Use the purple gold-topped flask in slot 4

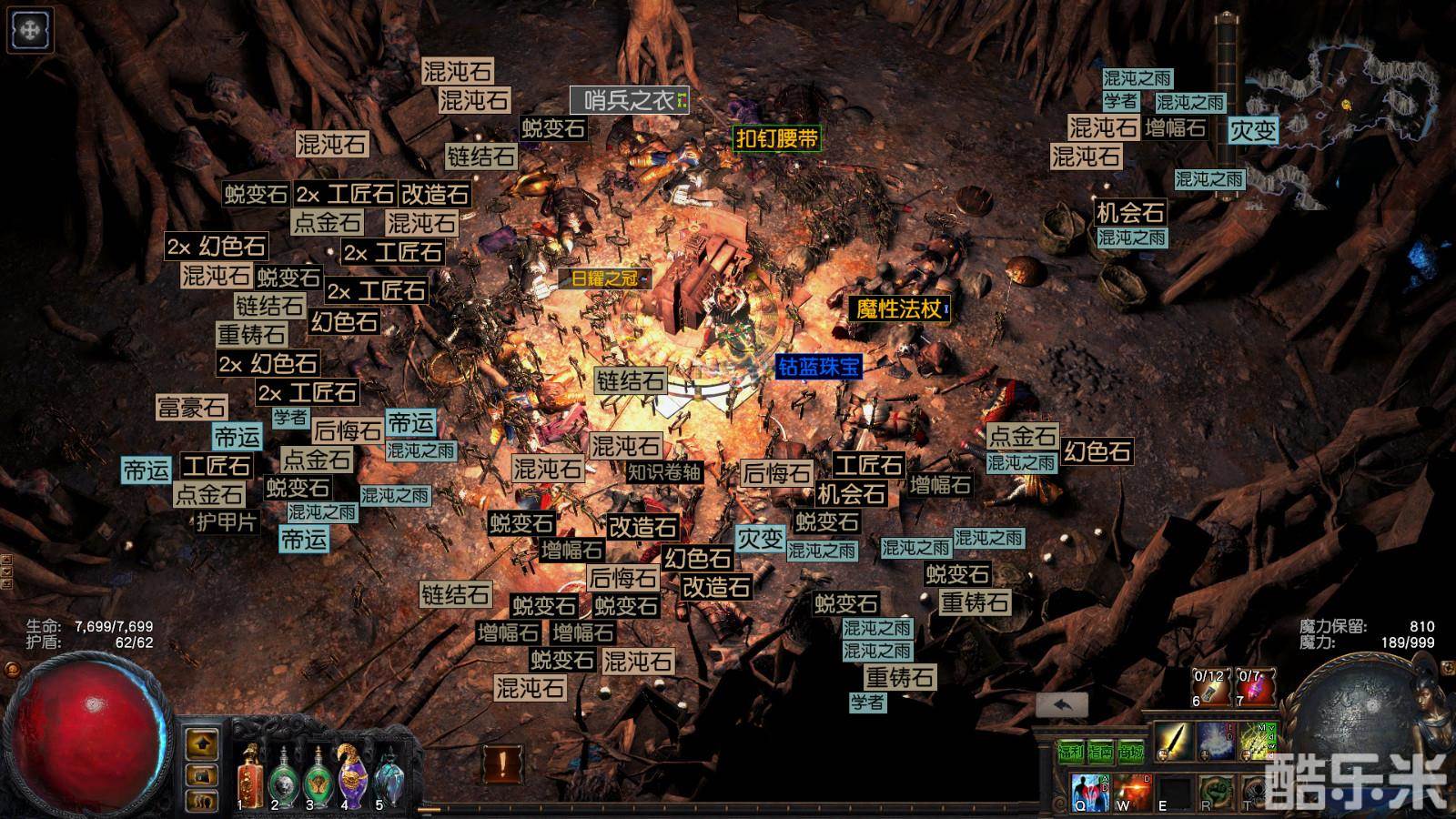pyautogui.click(x=350, y=775)
